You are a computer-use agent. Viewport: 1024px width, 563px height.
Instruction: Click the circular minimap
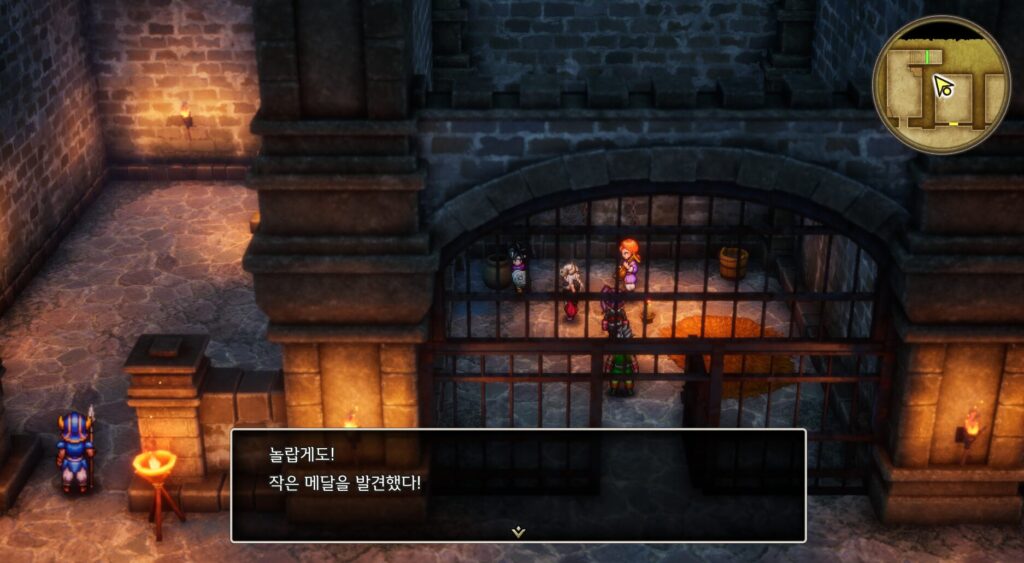[x=940, y=85]
